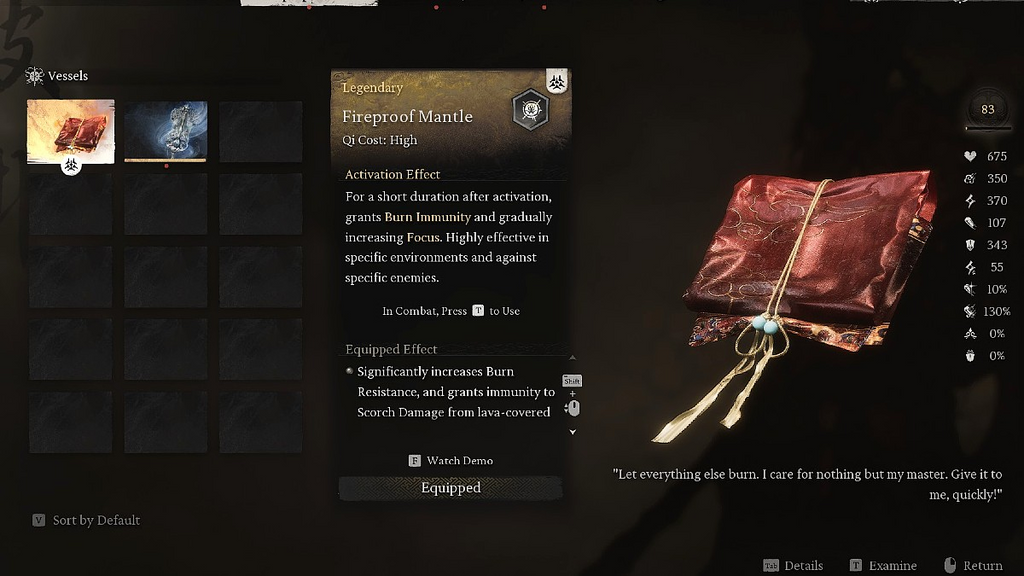Watch Demo of the Fireproof Mantle

coord(451,461)
